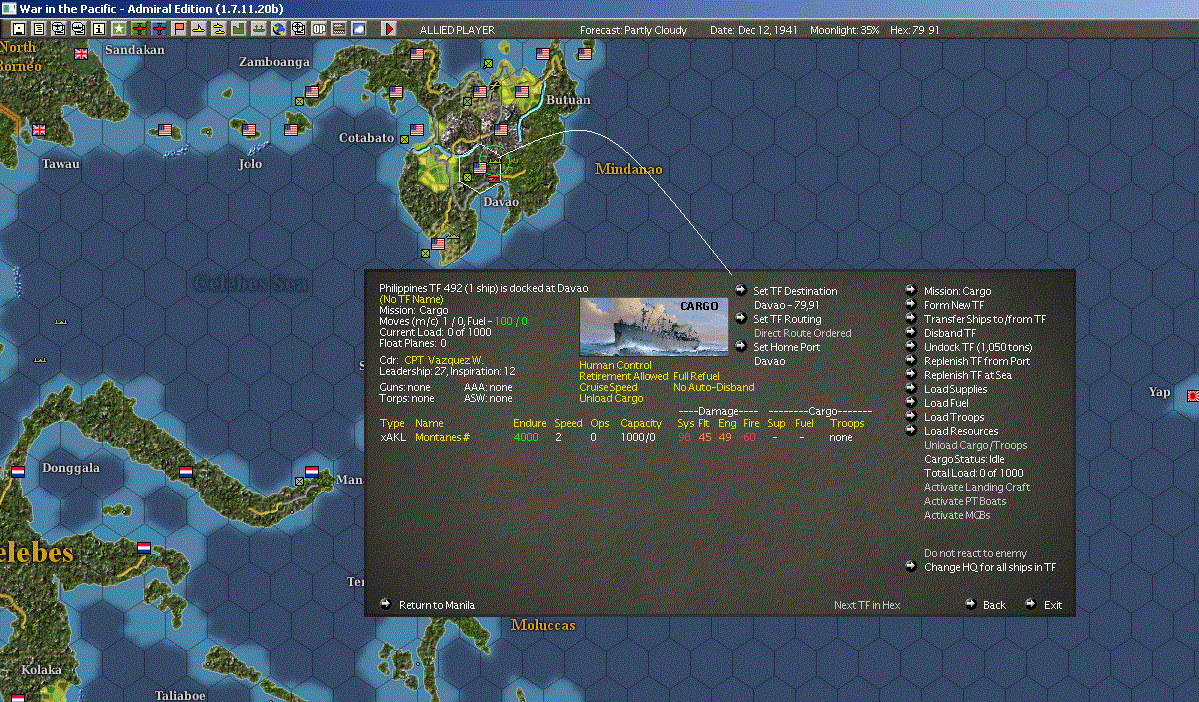
Task: Exit the task force panel
Action: click(1052, 605)
